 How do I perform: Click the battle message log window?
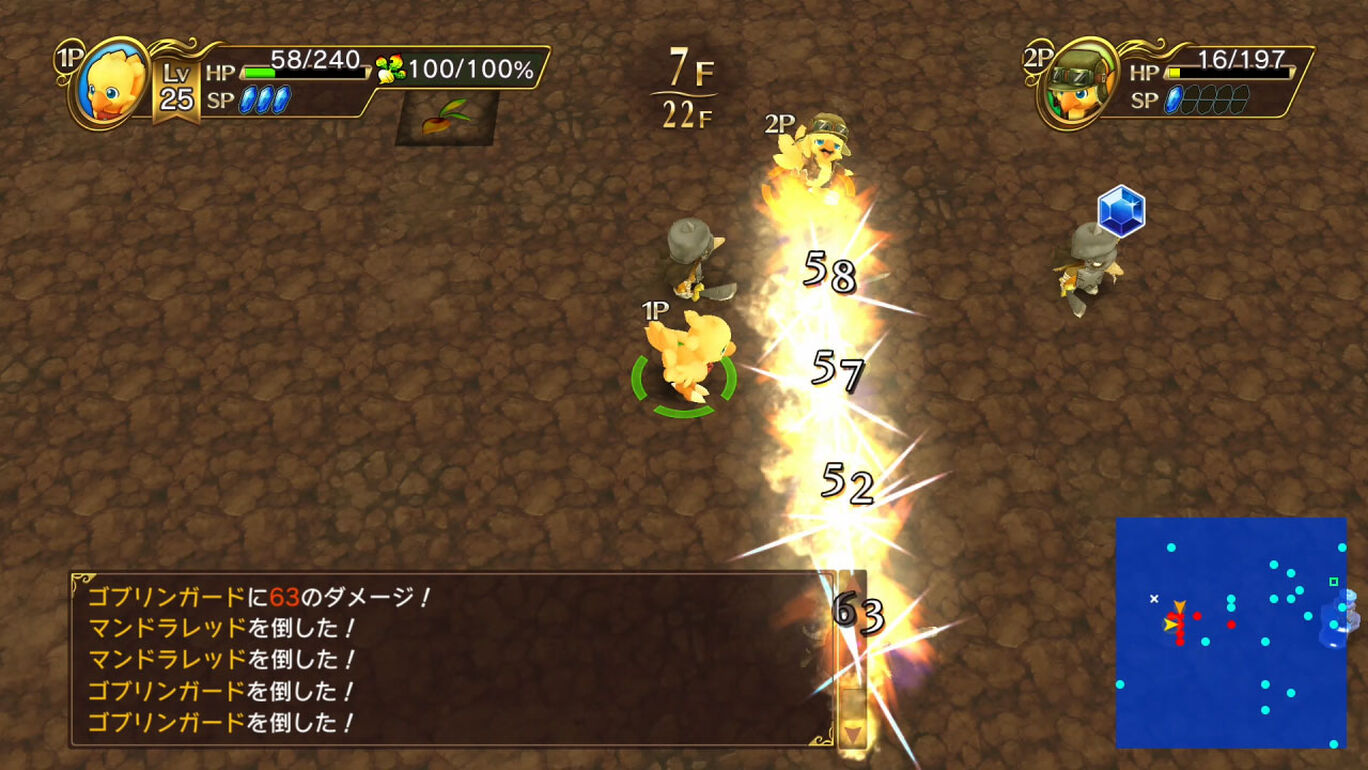tap(452, 660)
